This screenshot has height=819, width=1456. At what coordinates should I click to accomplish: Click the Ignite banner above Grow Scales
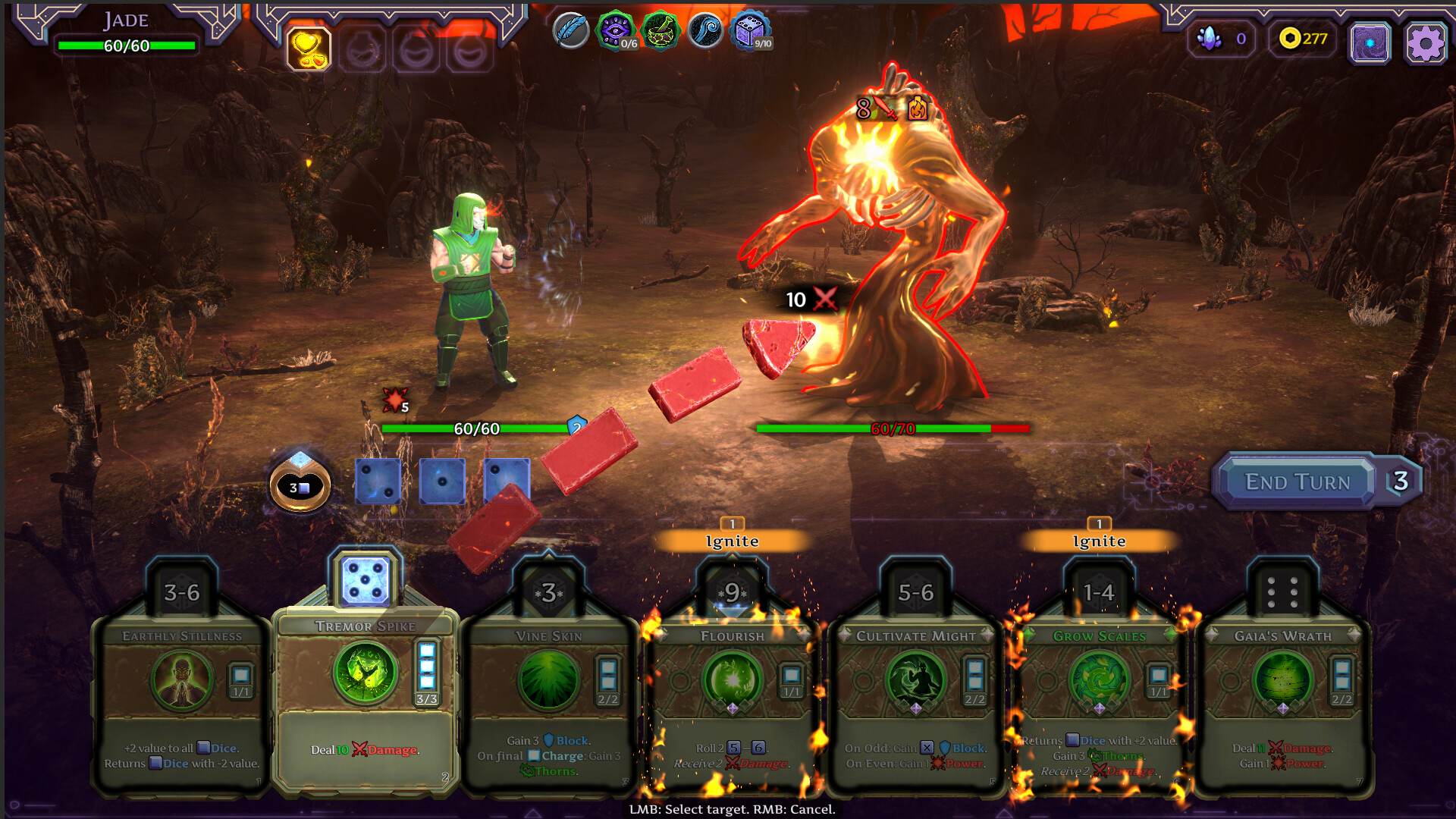point(1099,541)
